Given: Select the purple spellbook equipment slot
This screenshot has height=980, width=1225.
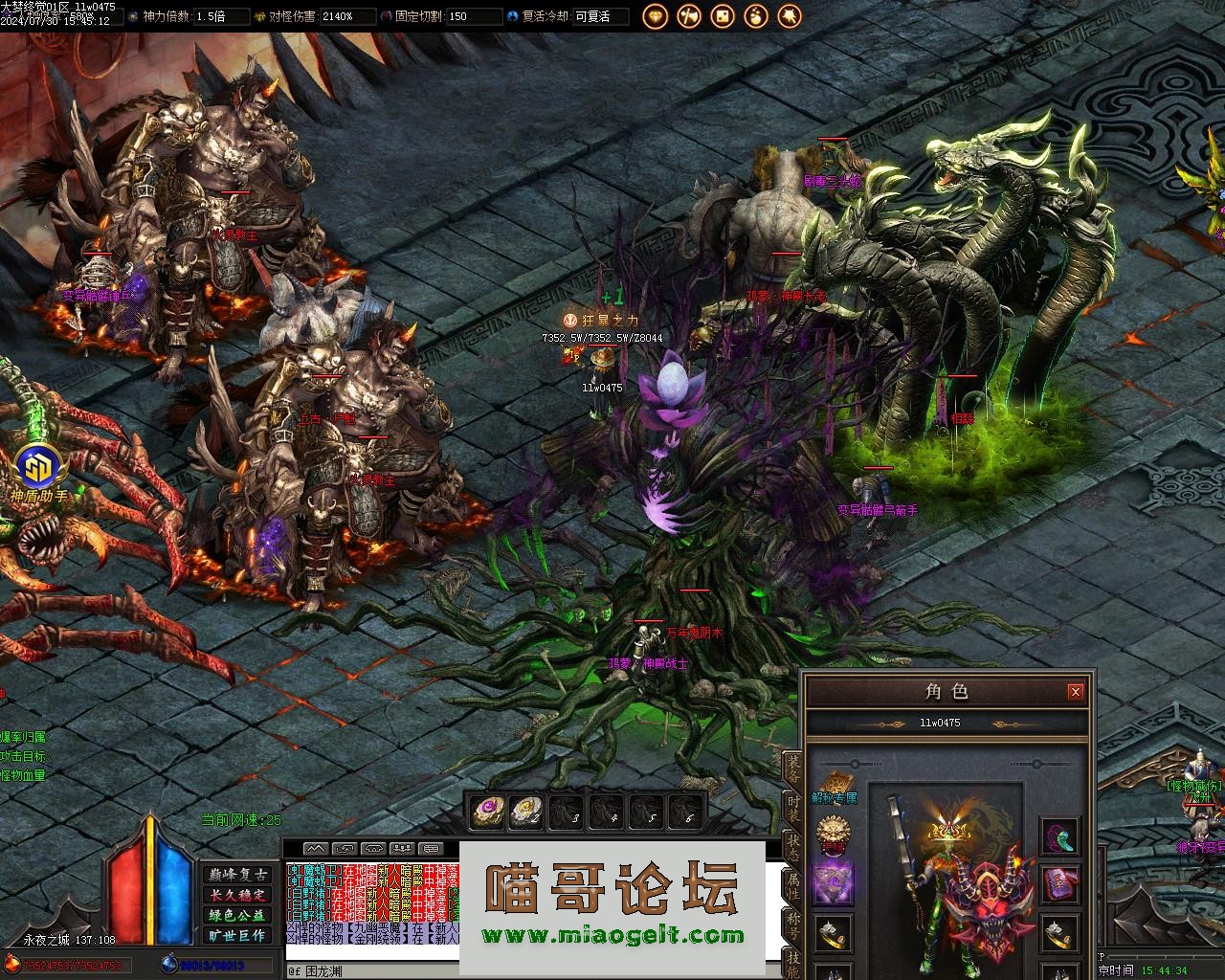Looking at the screenshot, I should [1058, 882].
